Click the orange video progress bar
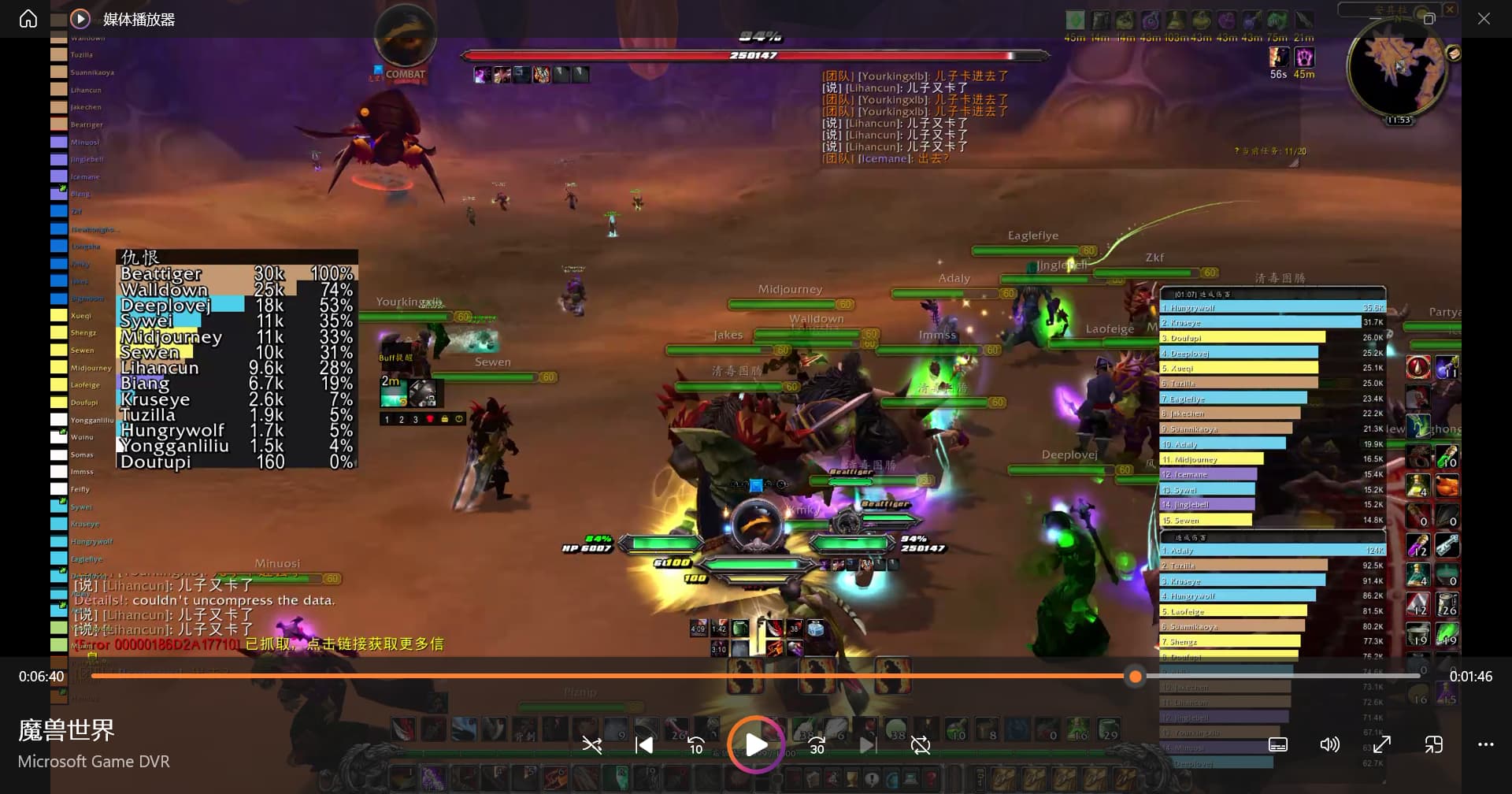Viewport: 1512px width, 794px height. (606, 676)
